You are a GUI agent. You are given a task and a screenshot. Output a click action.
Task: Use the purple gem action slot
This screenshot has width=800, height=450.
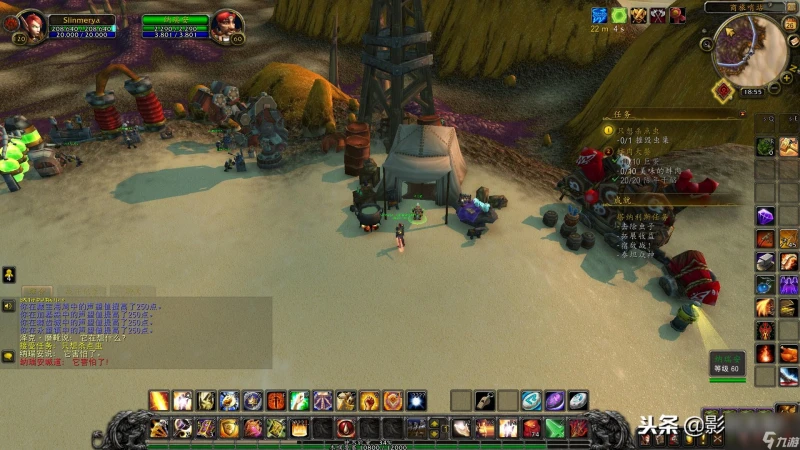554,401
